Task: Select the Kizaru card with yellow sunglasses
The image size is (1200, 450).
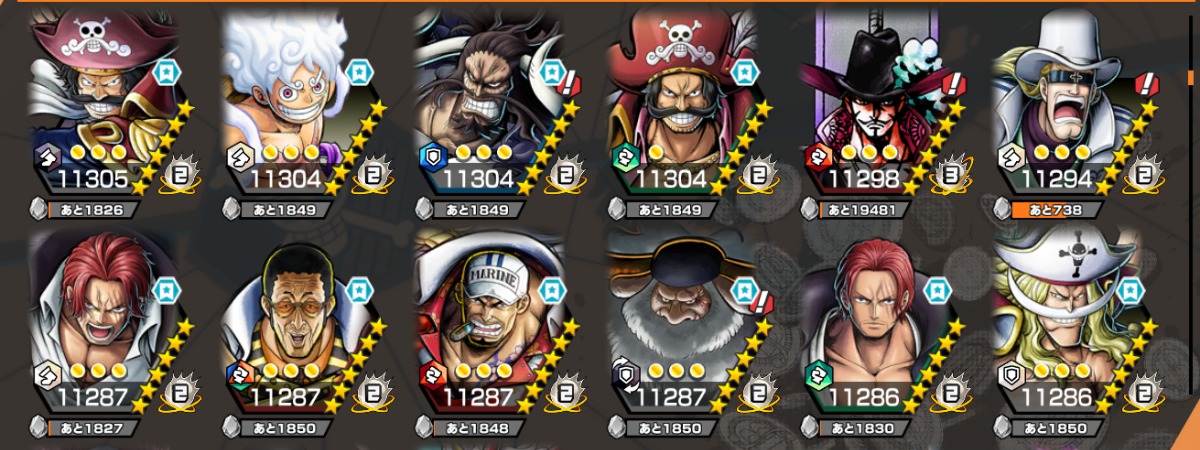Action: tap(292, 320)
